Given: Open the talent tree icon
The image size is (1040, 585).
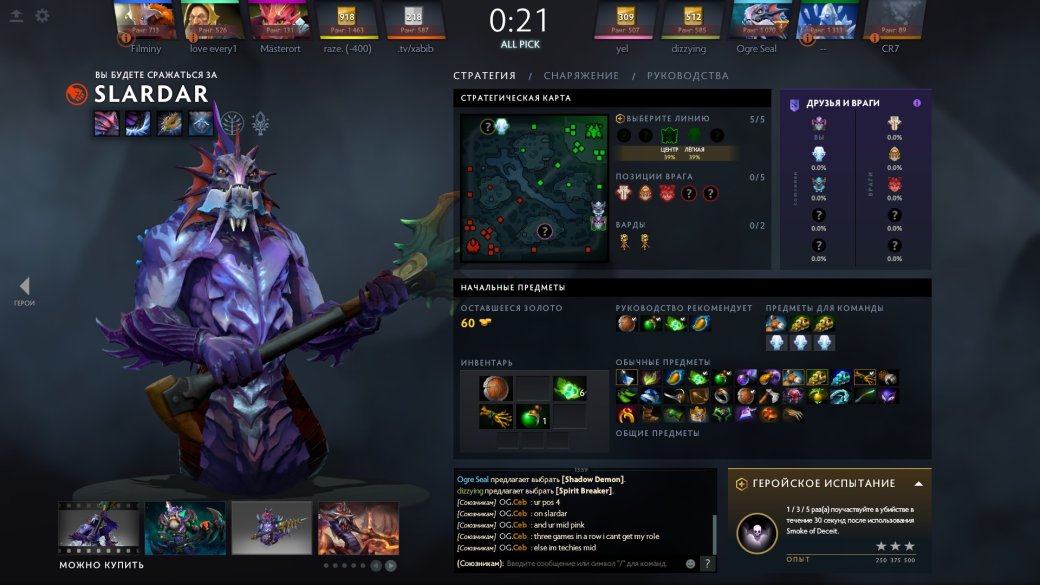Looking at the screenshot, I should tap(232, 123).
